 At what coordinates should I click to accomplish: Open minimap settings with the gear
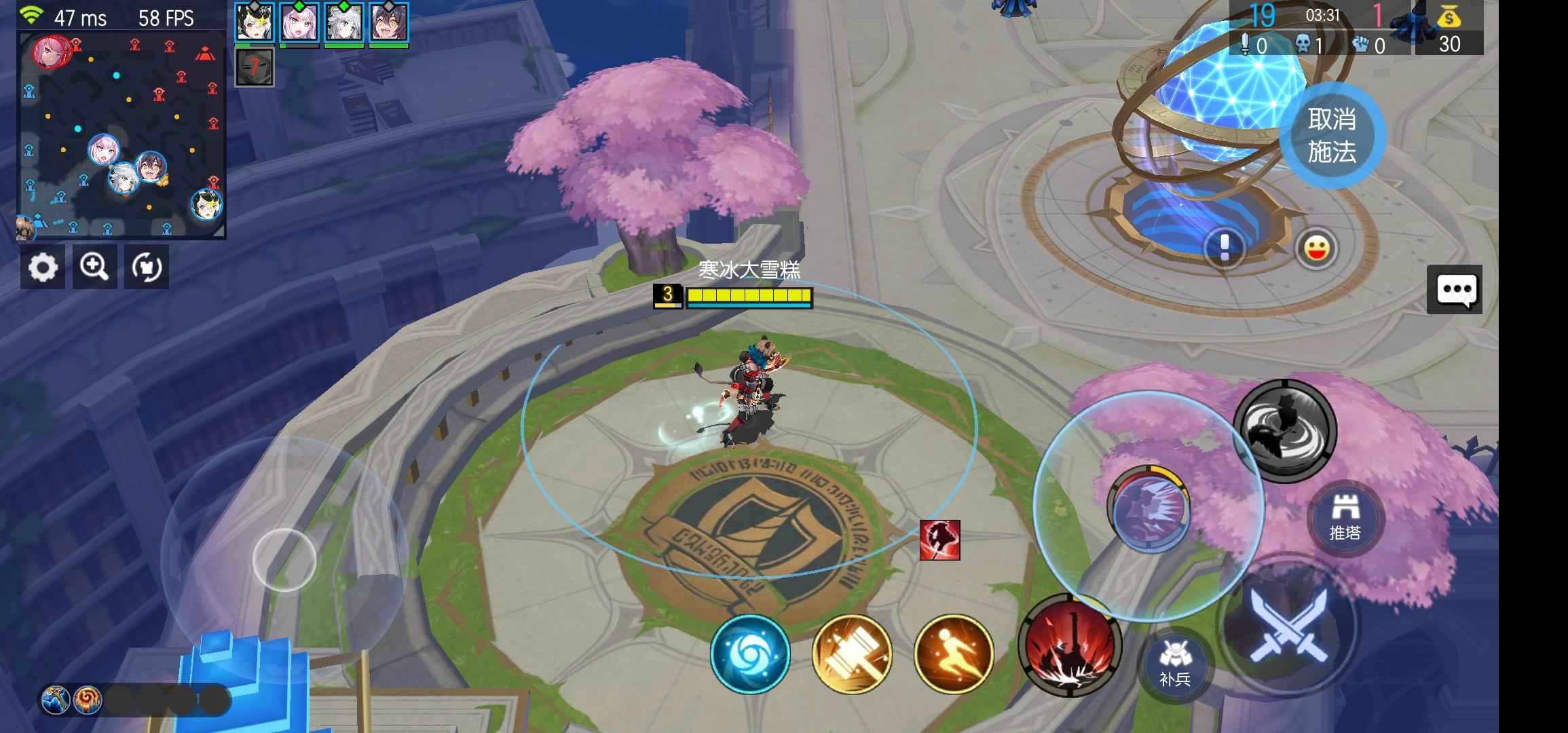(x=43, y=267)
